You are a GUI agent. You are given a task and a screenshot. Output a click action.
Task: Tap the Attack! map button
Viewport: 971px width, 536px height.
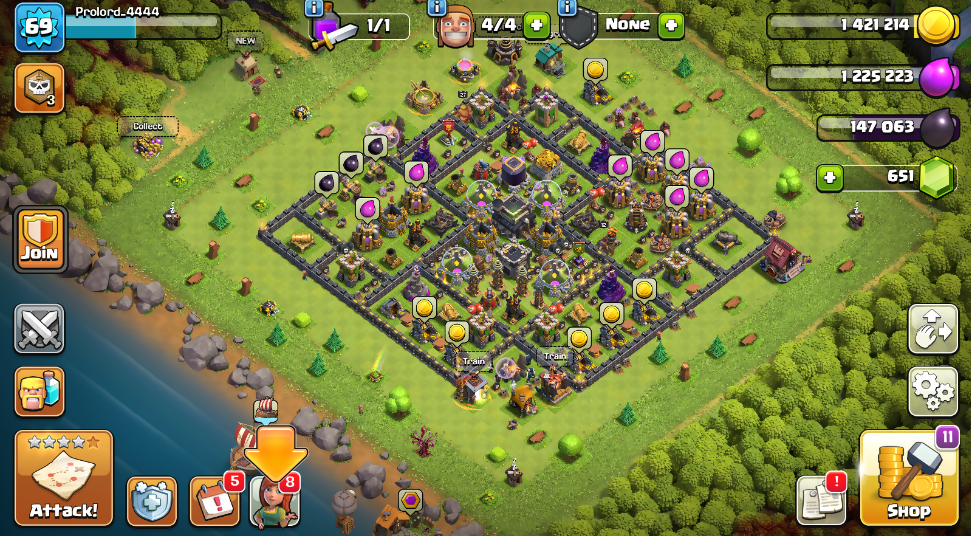63,478
